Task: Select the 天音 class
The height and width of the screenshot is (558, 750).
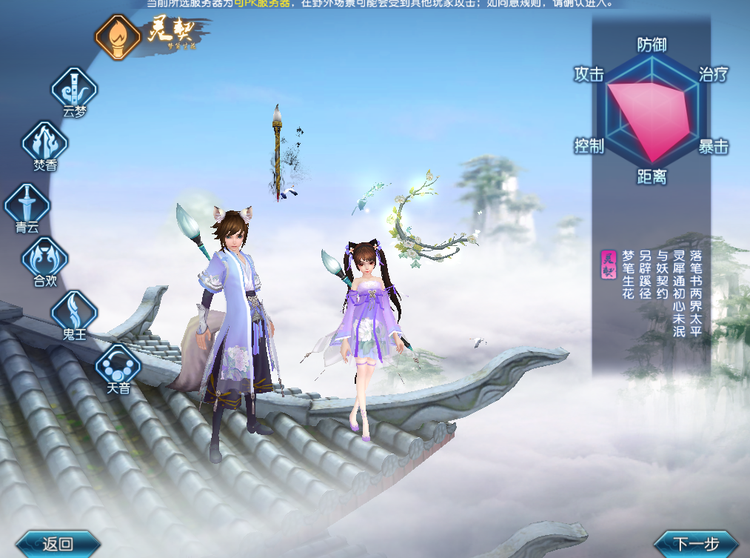Action: coord(117,365)
